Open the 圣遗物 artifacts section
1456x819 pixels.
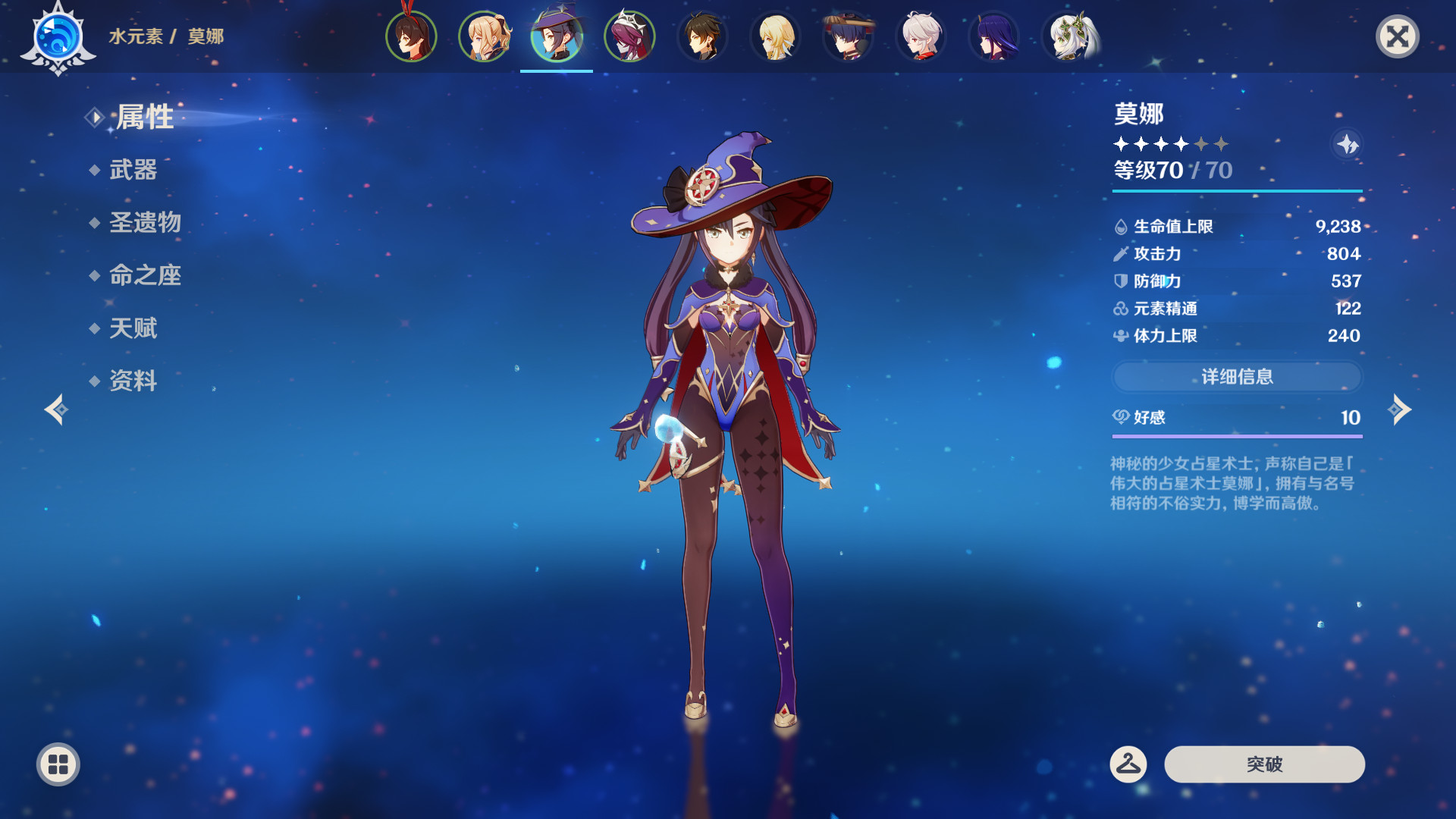[x=146, y=222]
